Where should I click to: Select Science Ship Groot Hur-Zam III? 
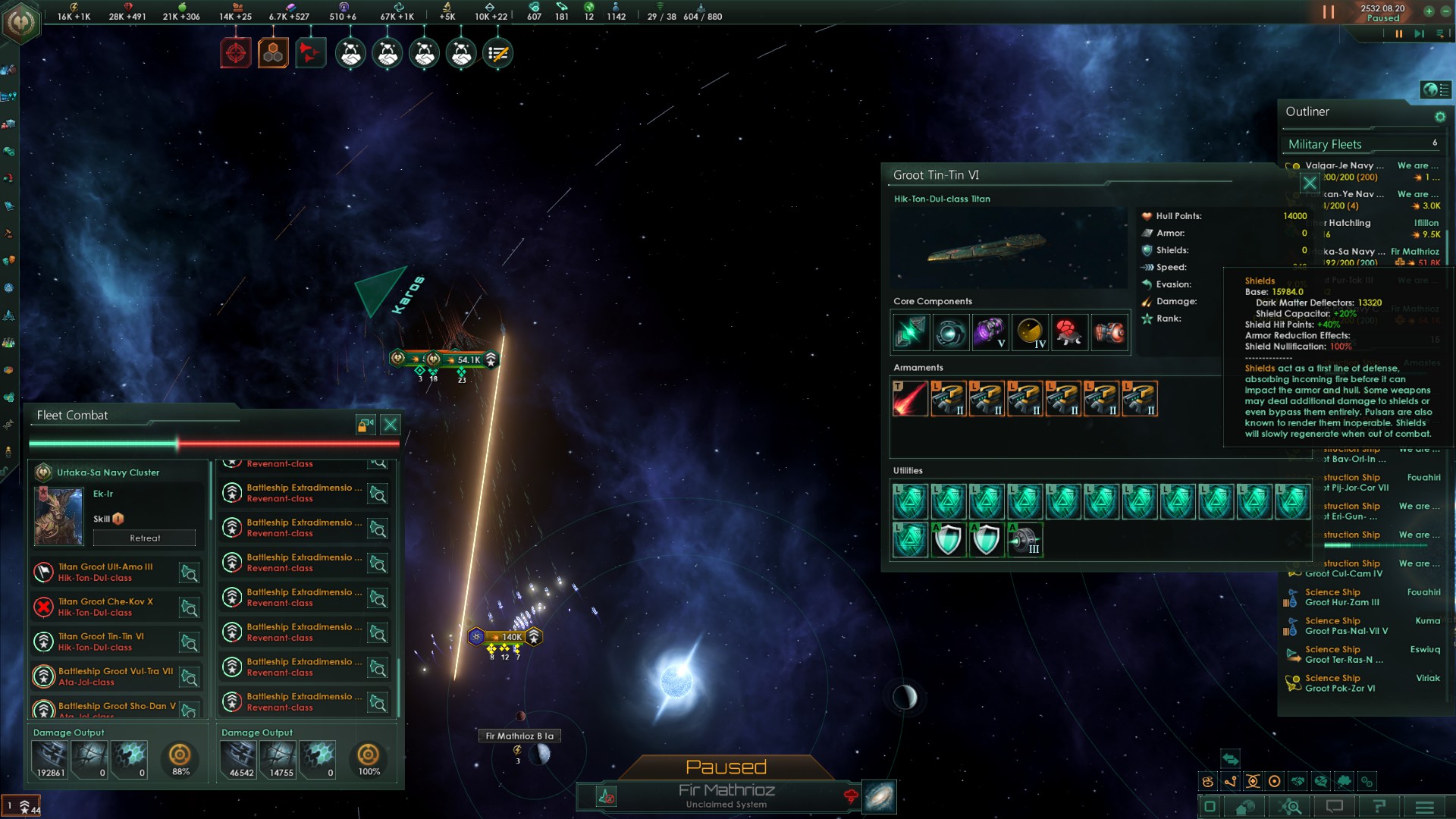pos(1341,598)
